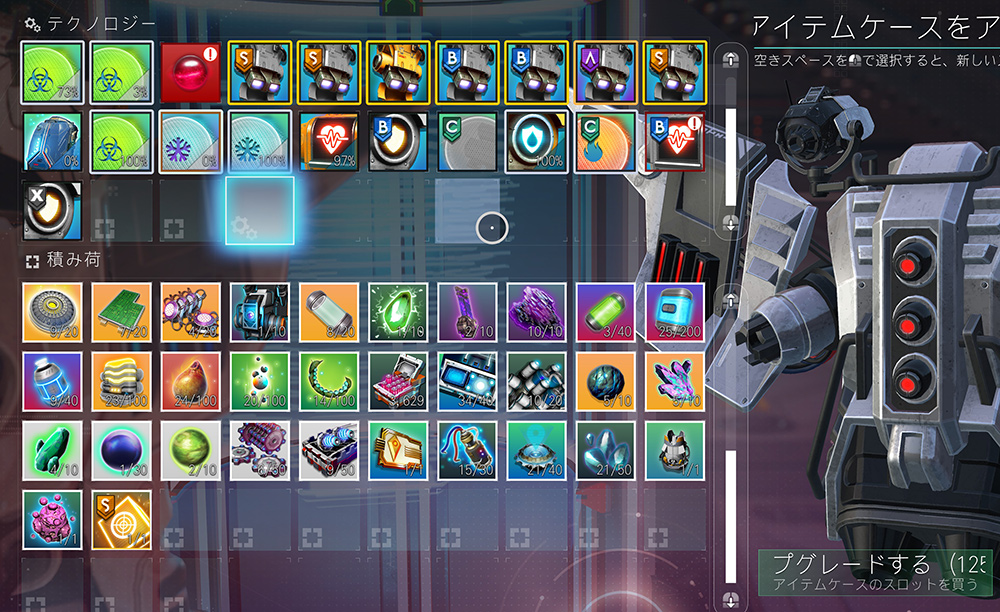Choose the pink blob cluster cargo item
1000x612 pixels.
tap(52, 519)
